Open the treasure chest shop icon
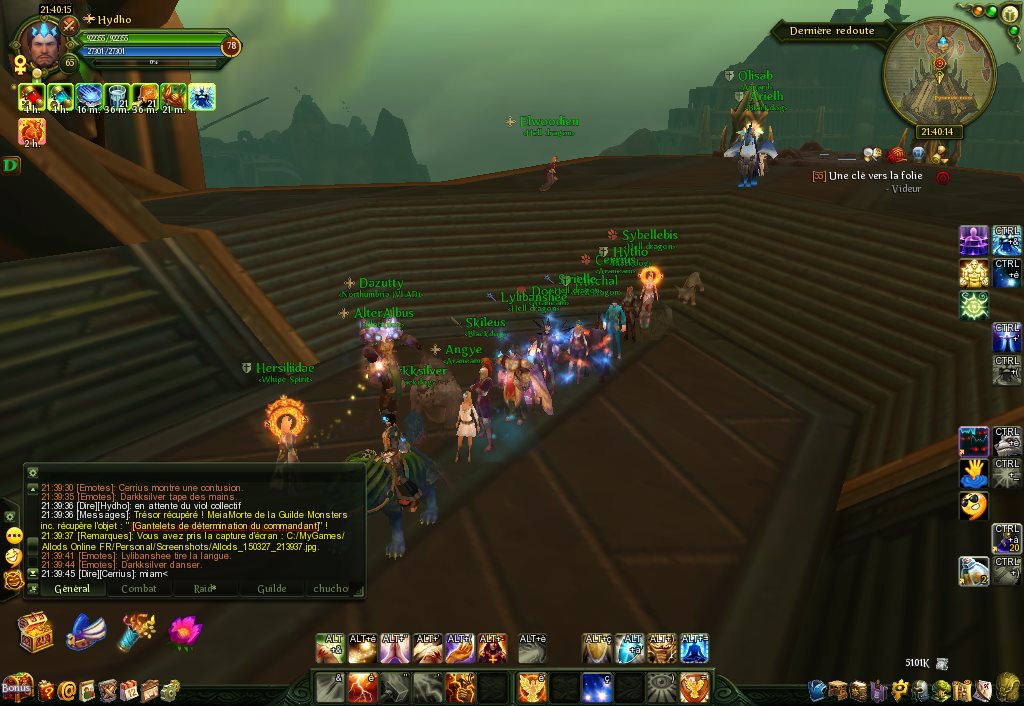This screenshot has width=1024, height=706. pyautogui.click(x=34, y=632)
